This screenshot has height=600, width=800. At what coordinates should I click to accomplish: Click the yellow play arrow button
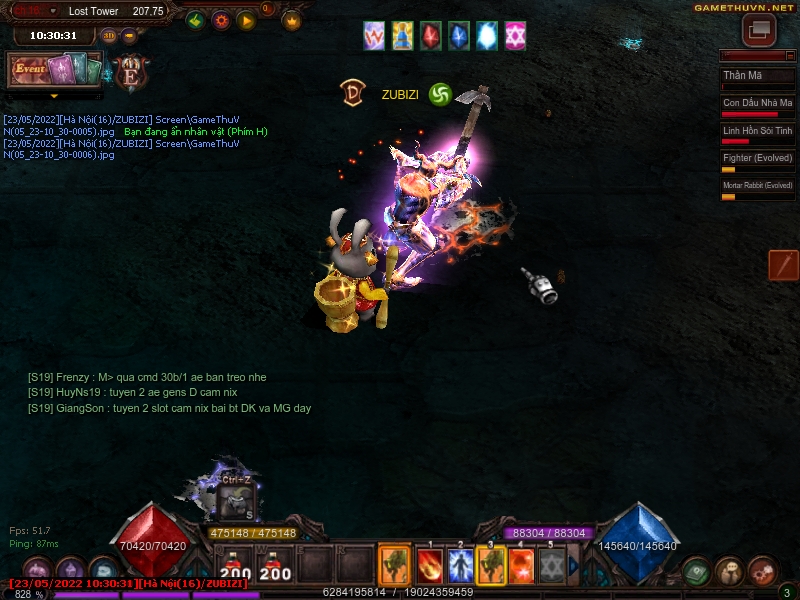(246, 20)
